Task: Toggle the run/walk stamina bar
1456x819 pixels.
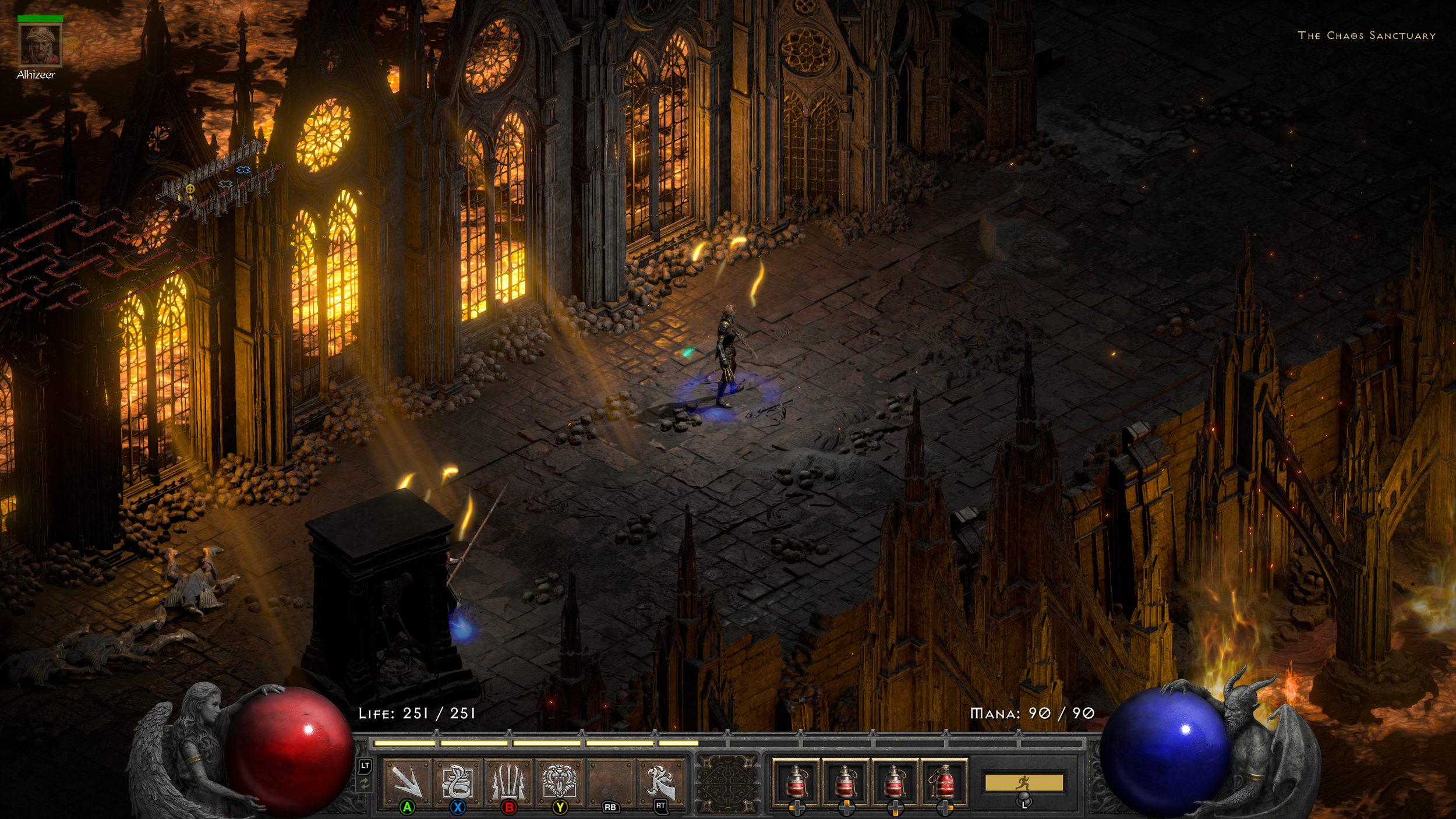Action: (1023, 782)
